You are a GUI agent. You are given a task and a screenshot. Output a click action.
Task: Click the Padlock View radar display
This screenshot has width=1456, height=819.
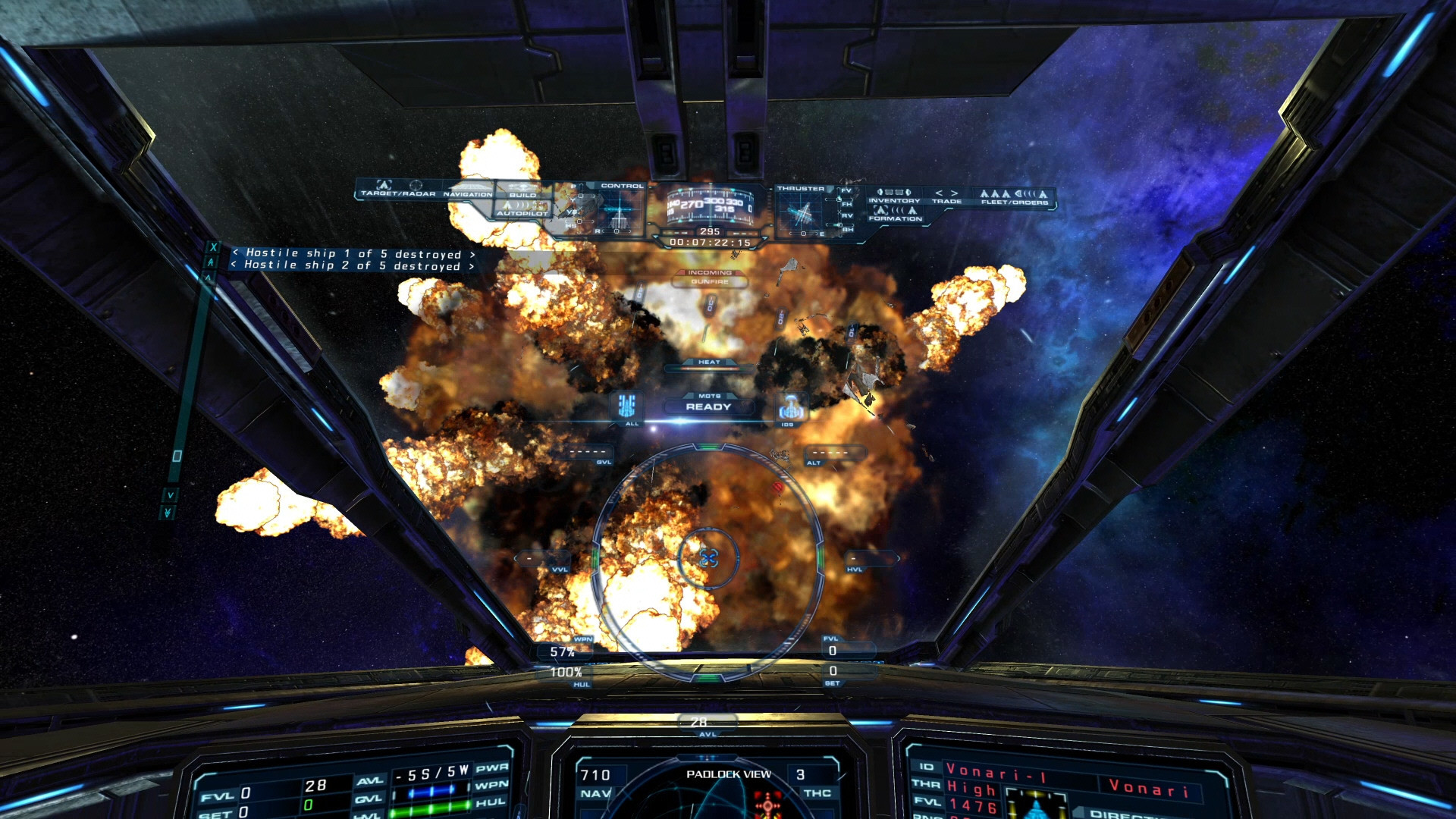pyautogui.click(x=728, y=792)
